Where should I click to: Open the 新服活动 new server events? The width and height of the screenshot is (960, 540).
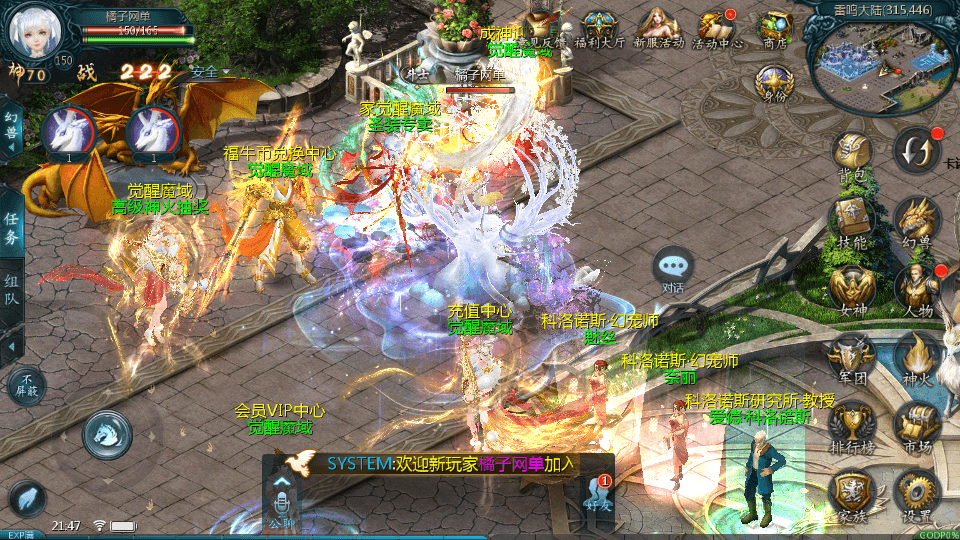[x=658, y=27]
